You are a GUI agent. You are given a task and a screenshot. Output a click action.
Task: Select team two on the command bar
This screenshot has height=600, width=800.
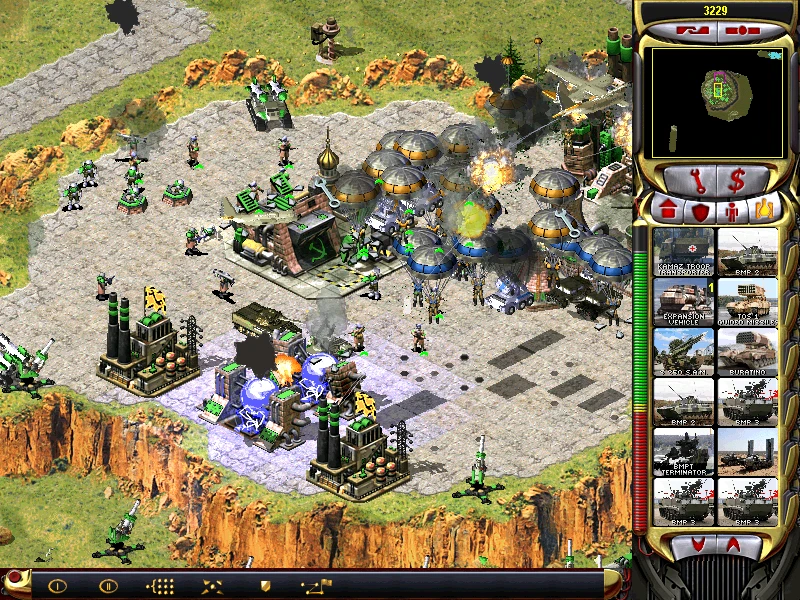pos(108,585)
